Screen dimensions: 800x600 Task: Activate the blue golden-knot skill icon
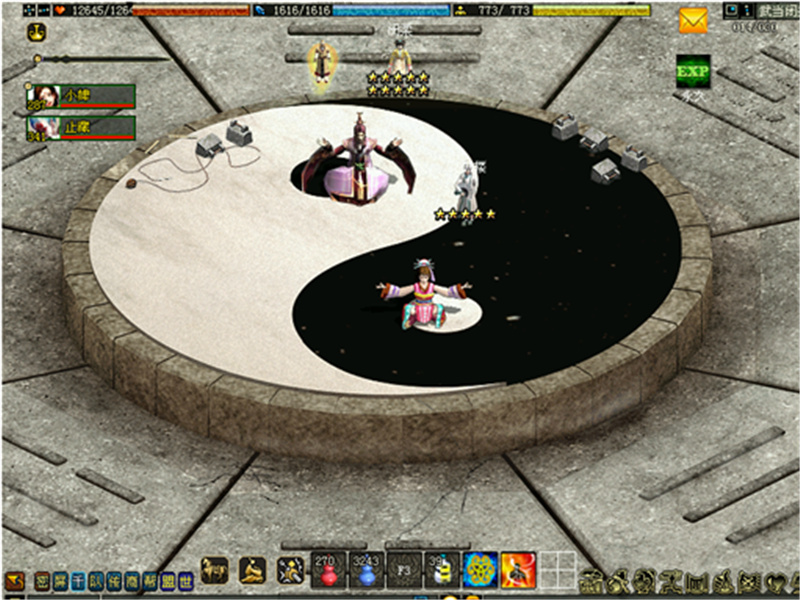(x=481, y=569)
